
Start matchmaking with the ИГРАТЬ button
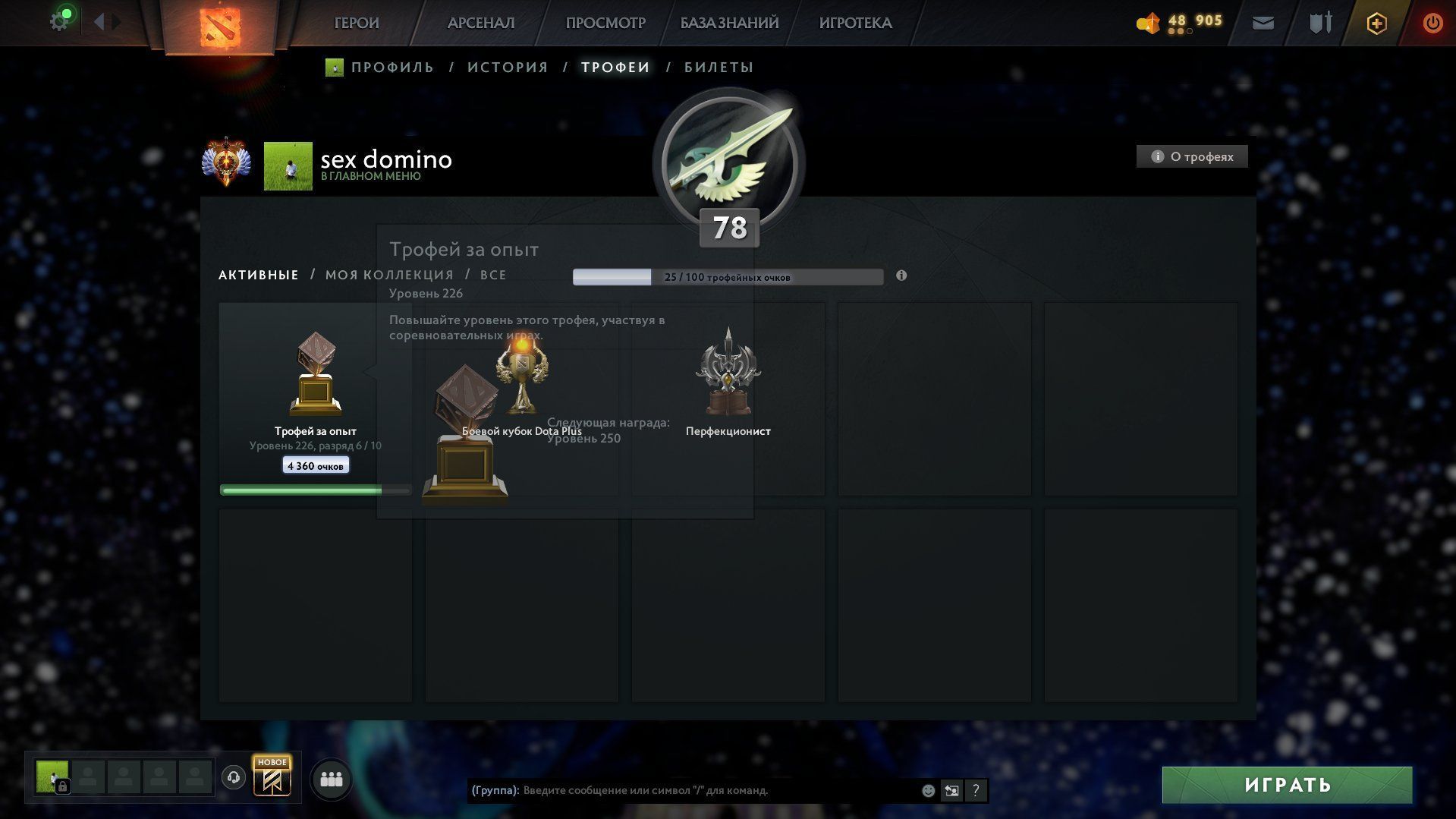(1287, 785)
